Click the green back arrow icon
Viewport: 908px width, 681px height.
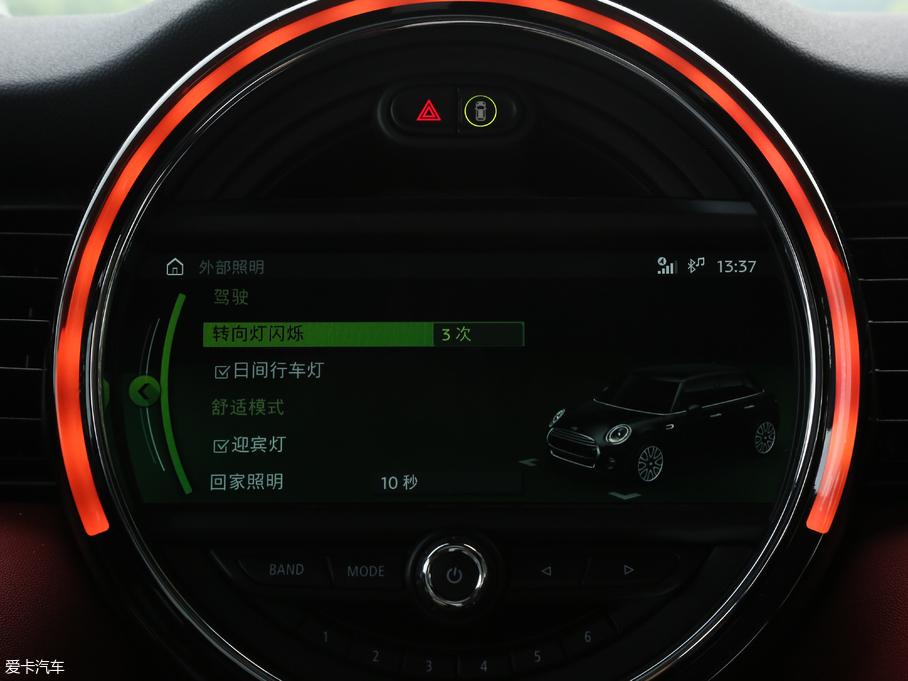(x=145, y=390)
